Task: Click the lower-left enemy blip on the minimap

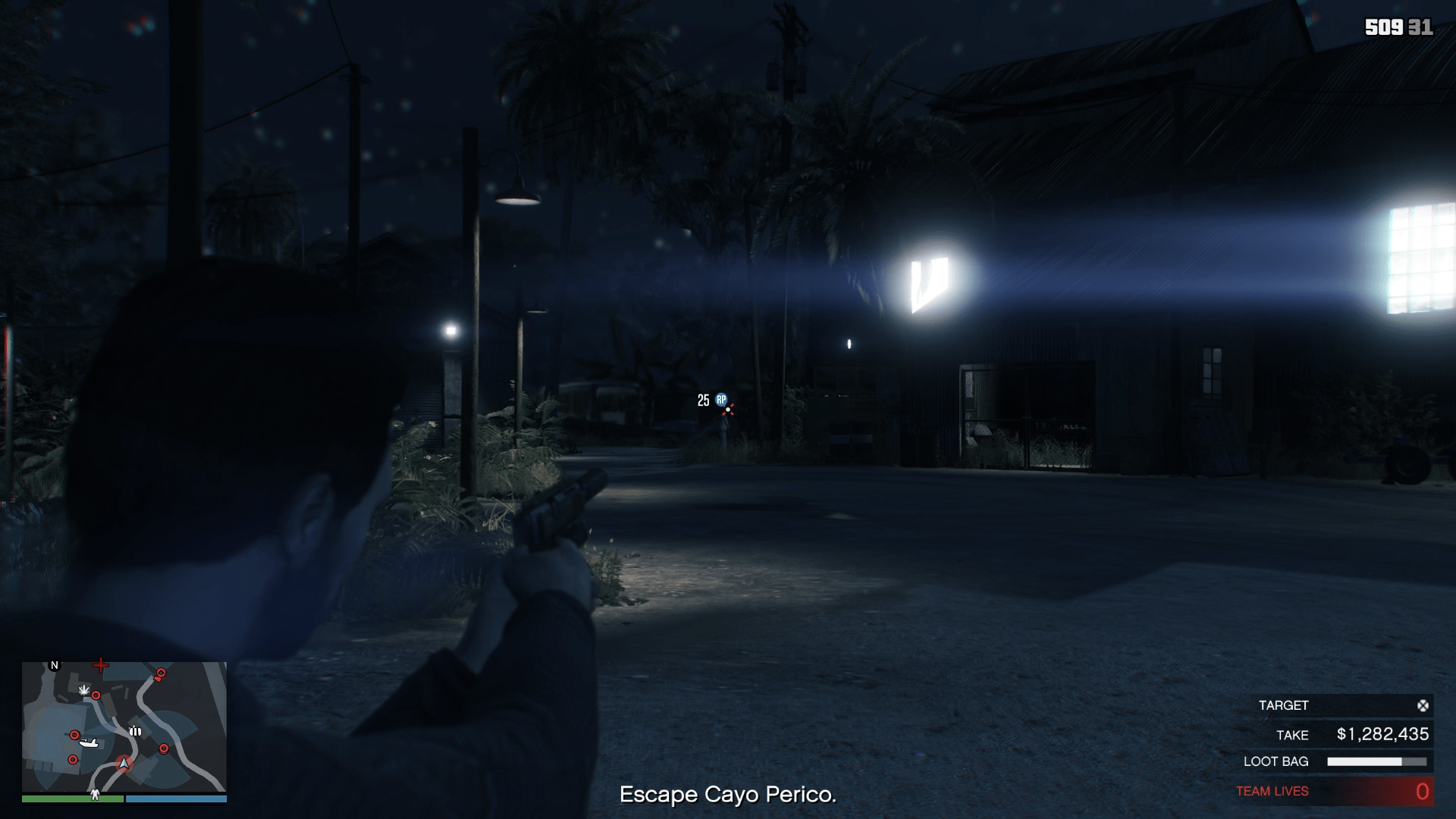Action: pos(73,759)
